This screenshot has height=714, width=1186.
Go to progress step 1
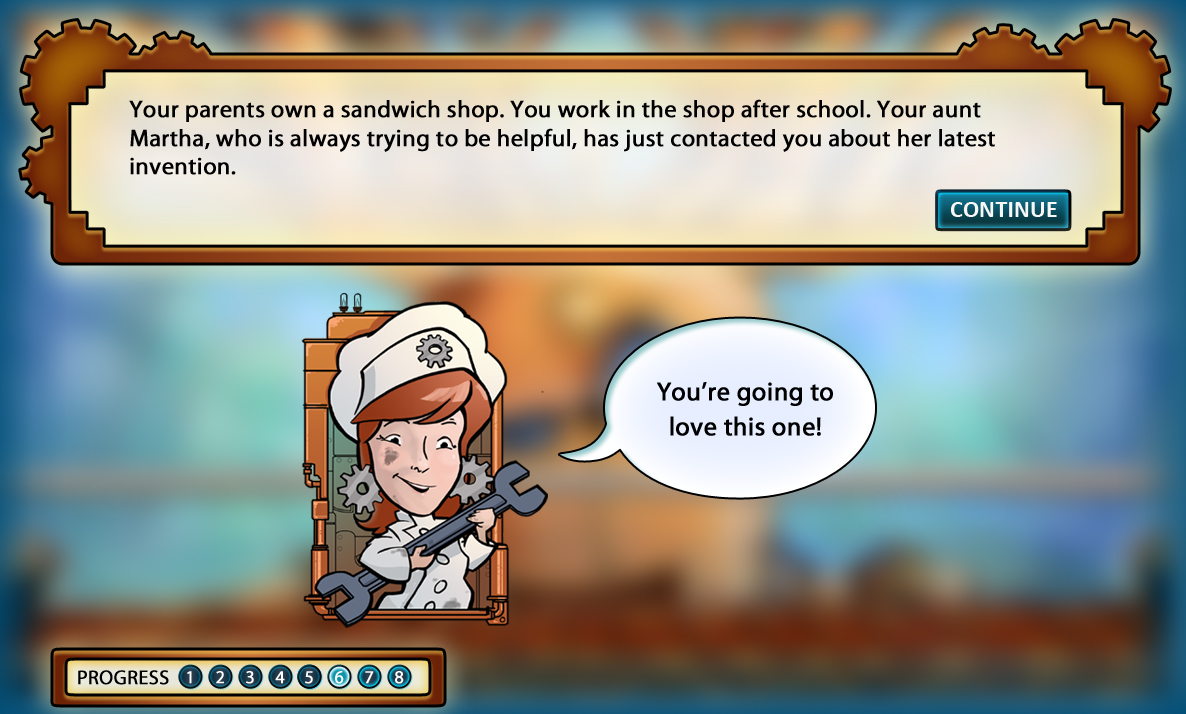(190, 678)
